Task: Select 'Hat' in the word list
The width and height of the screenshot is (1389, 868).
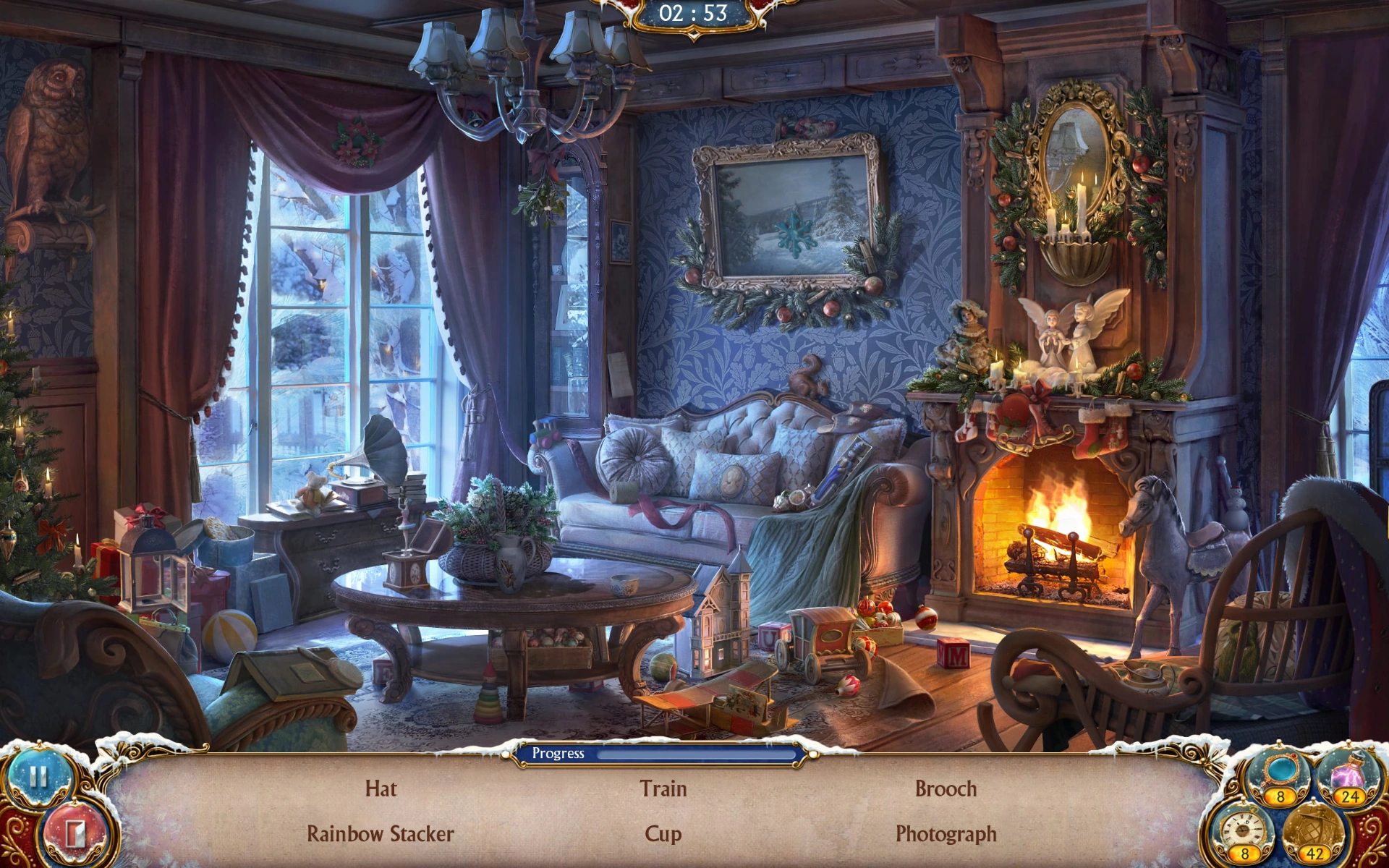Action: [382, 789]
